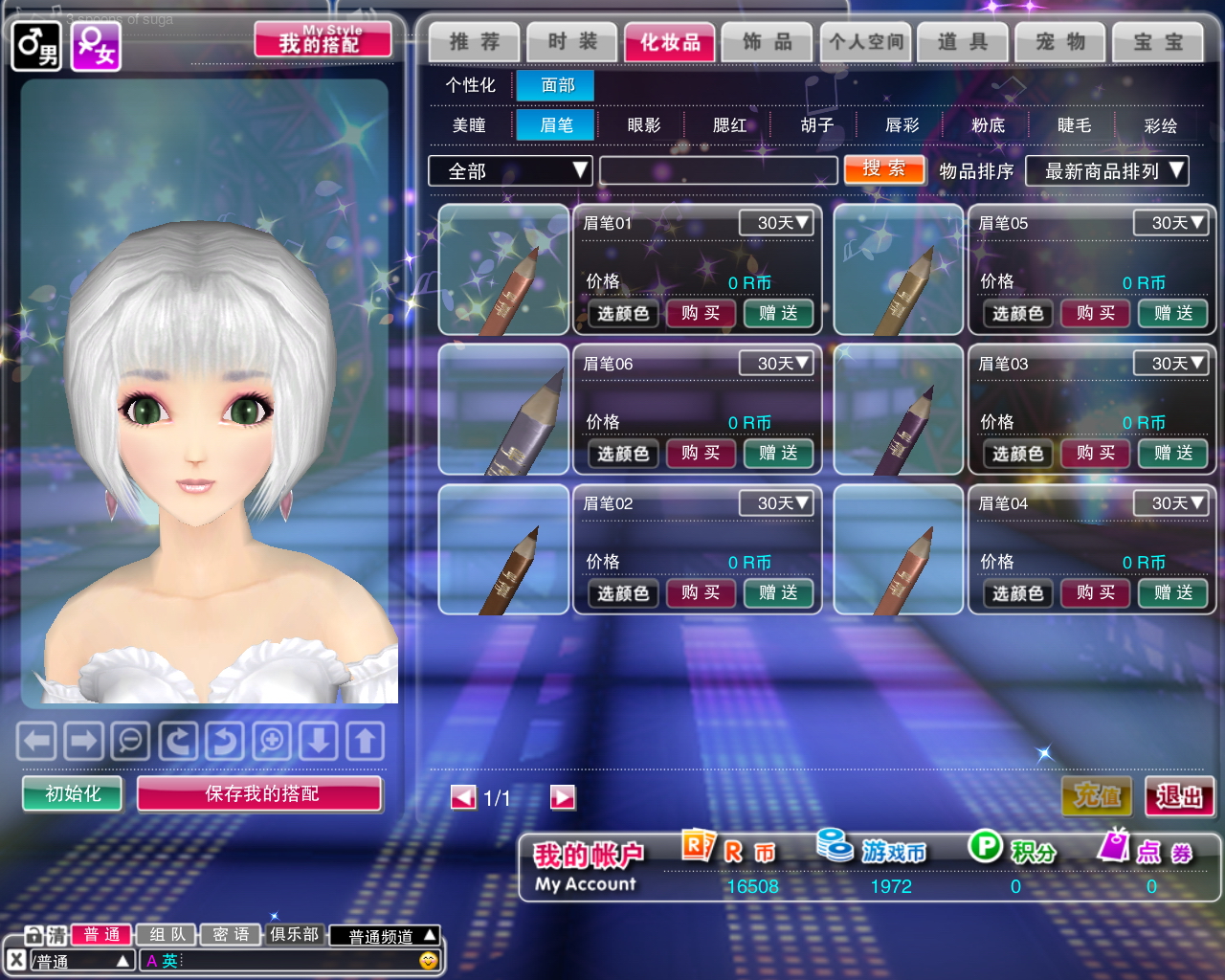
Task: Open the 我的搭配 My Style button
Action: 323,40
